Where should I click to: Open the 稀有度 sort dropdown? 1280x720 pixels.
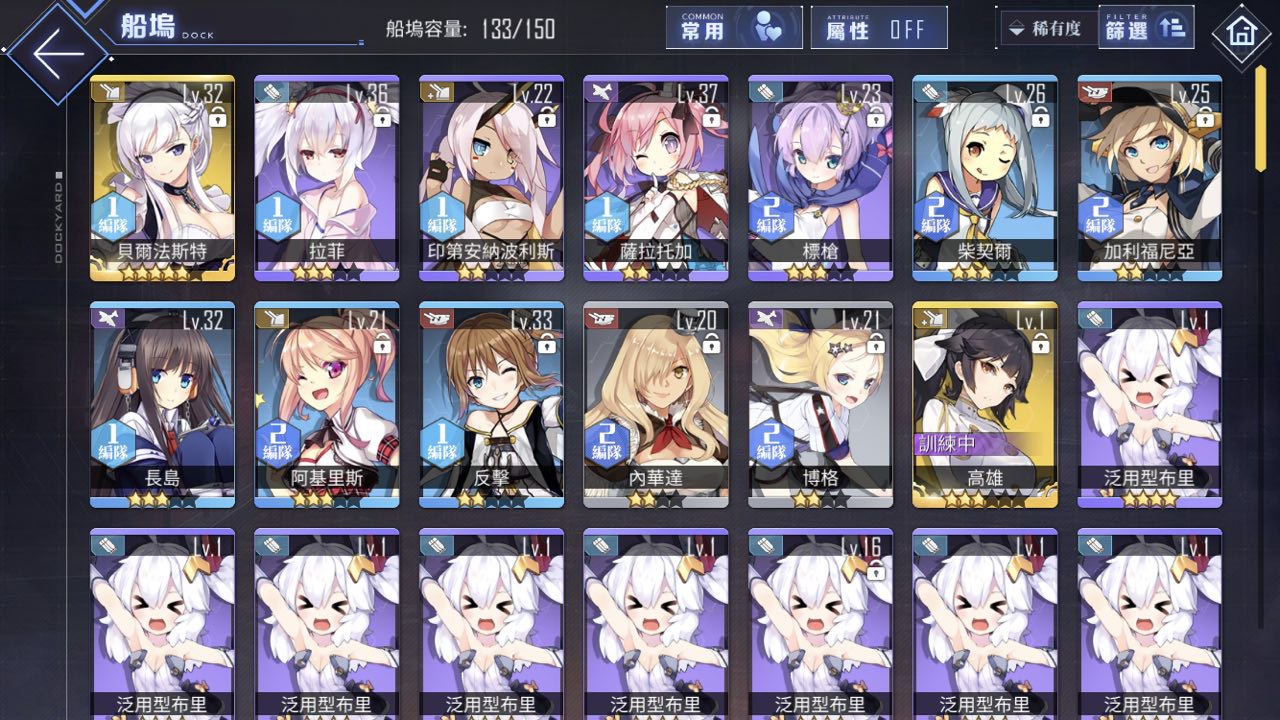1047,28
